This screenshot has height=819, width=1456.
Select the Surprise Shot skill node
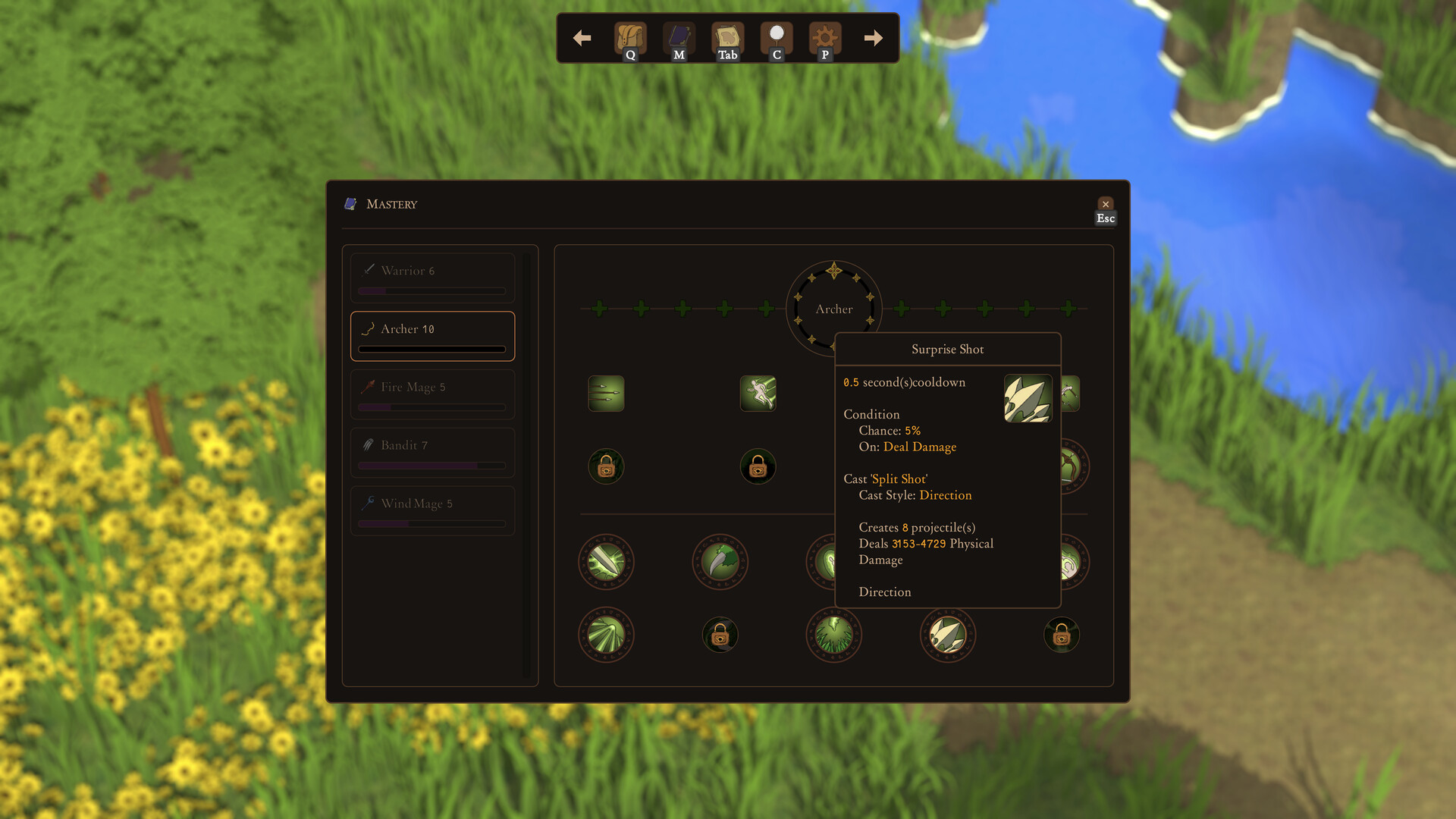[x=947, y=635]
